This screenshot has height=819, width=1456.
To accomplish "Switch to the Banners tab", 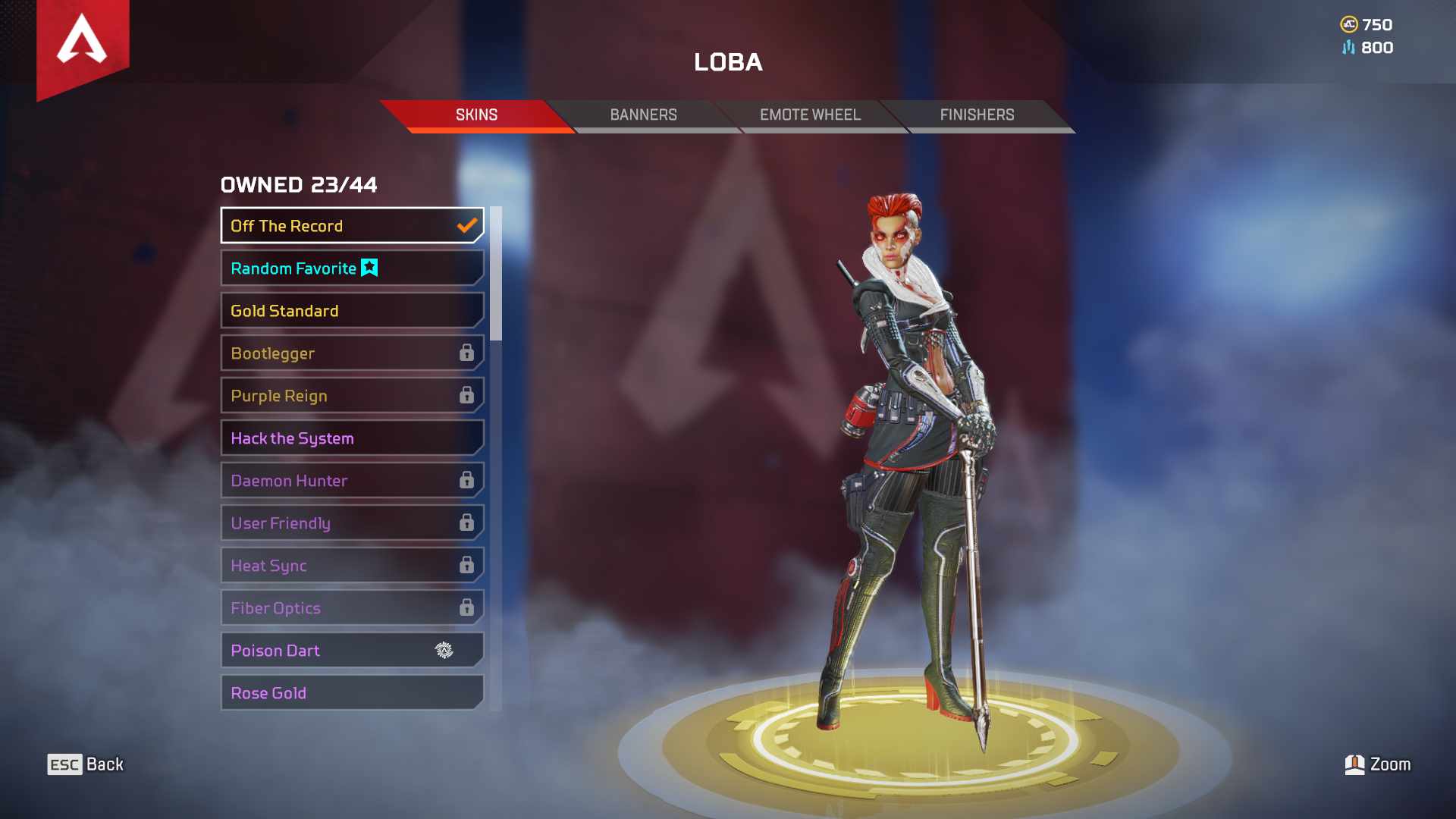I will pyautogui.click(x=643, y=115).
